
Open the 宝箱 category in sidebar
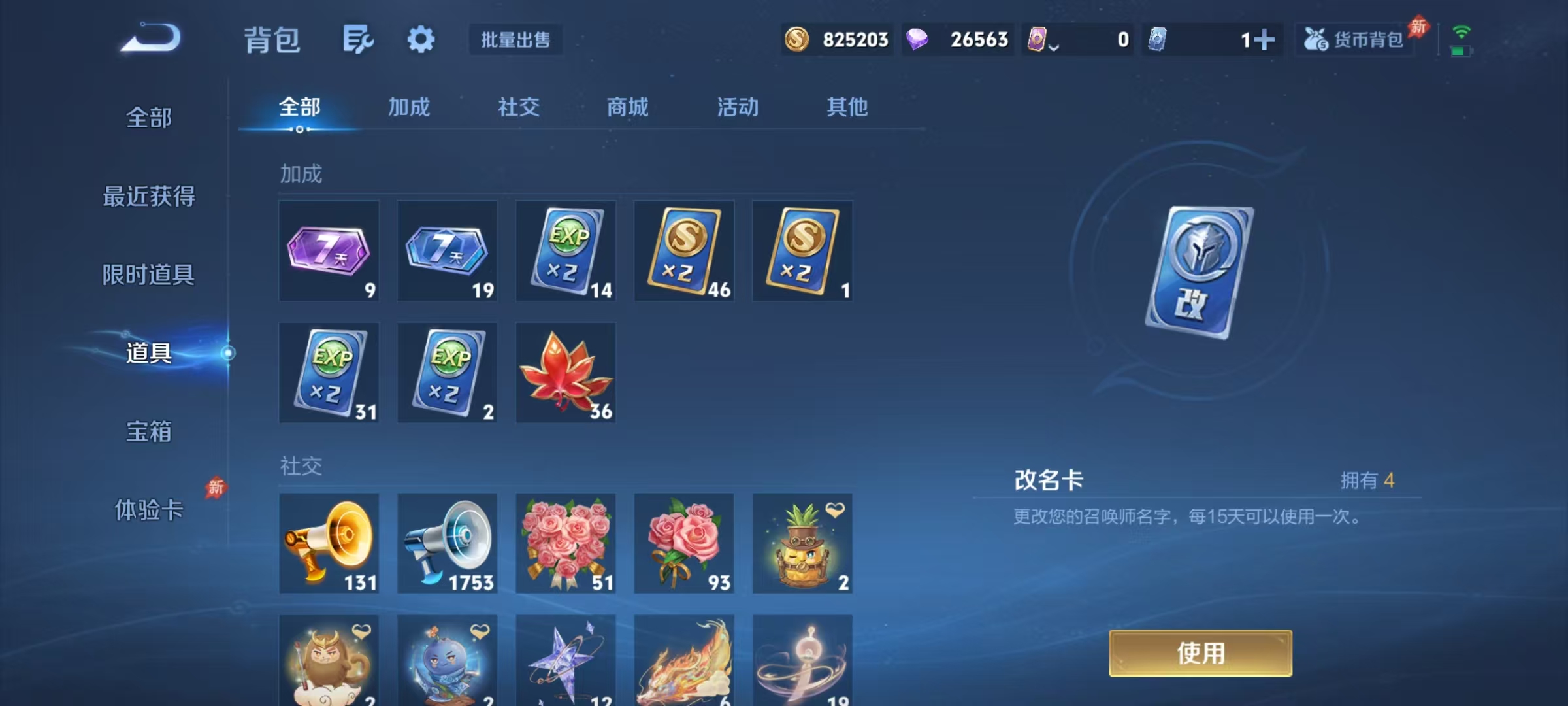(149, 431)
